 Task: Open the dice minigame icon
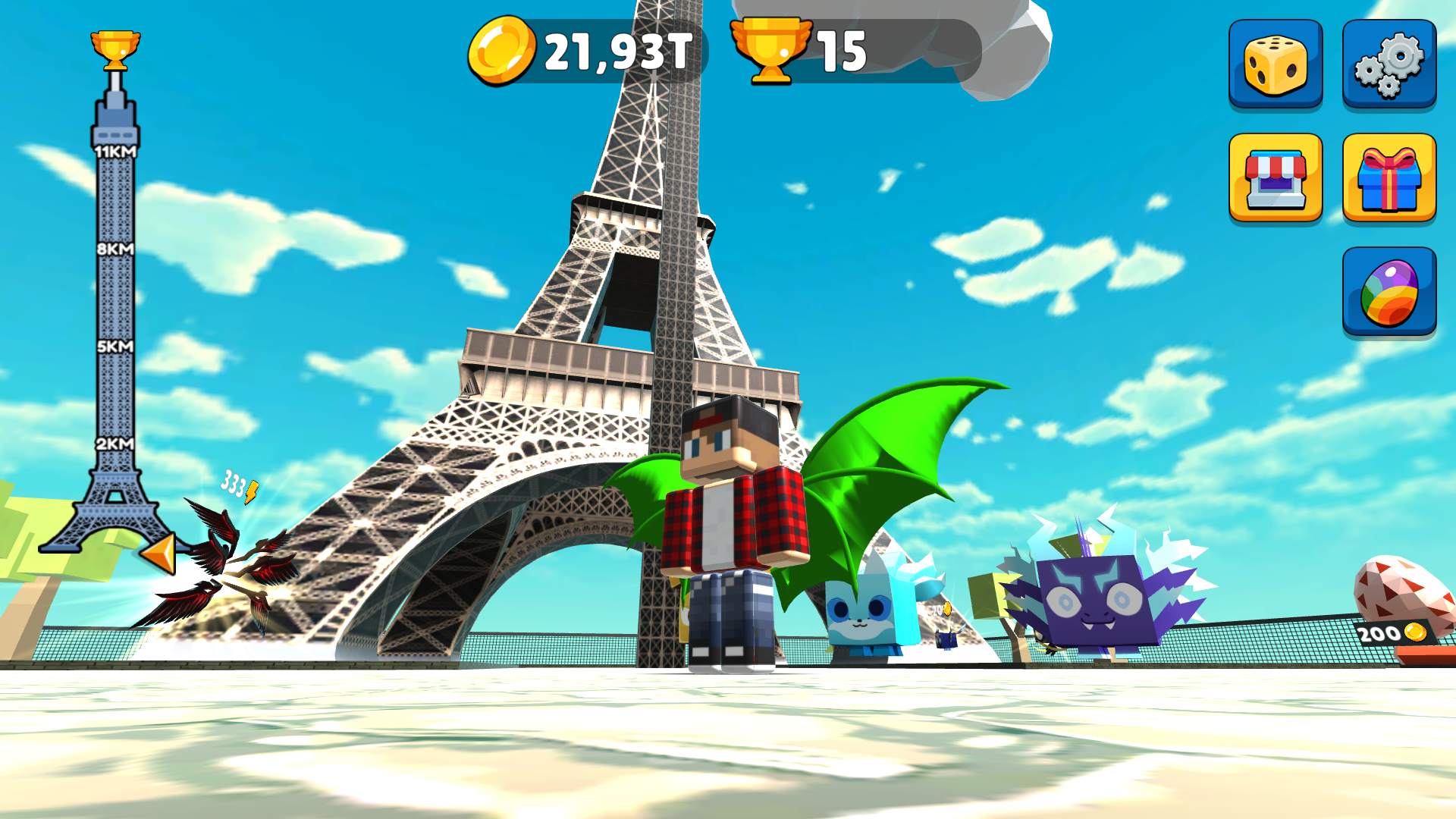1276,62
